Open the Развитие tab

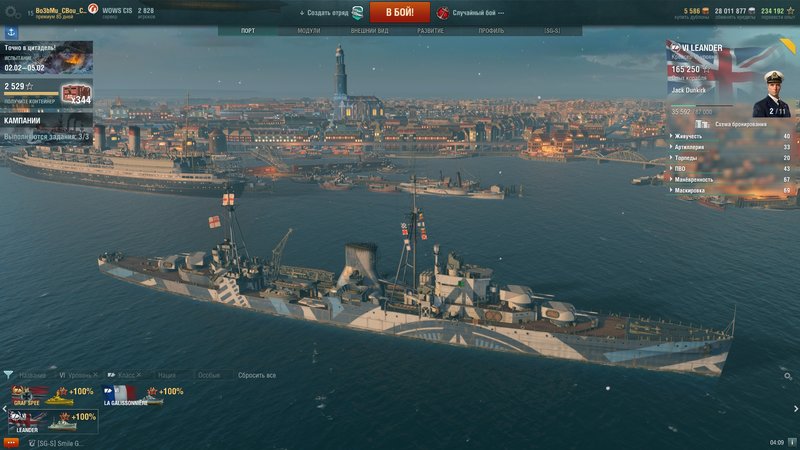(x=431, y=31)
